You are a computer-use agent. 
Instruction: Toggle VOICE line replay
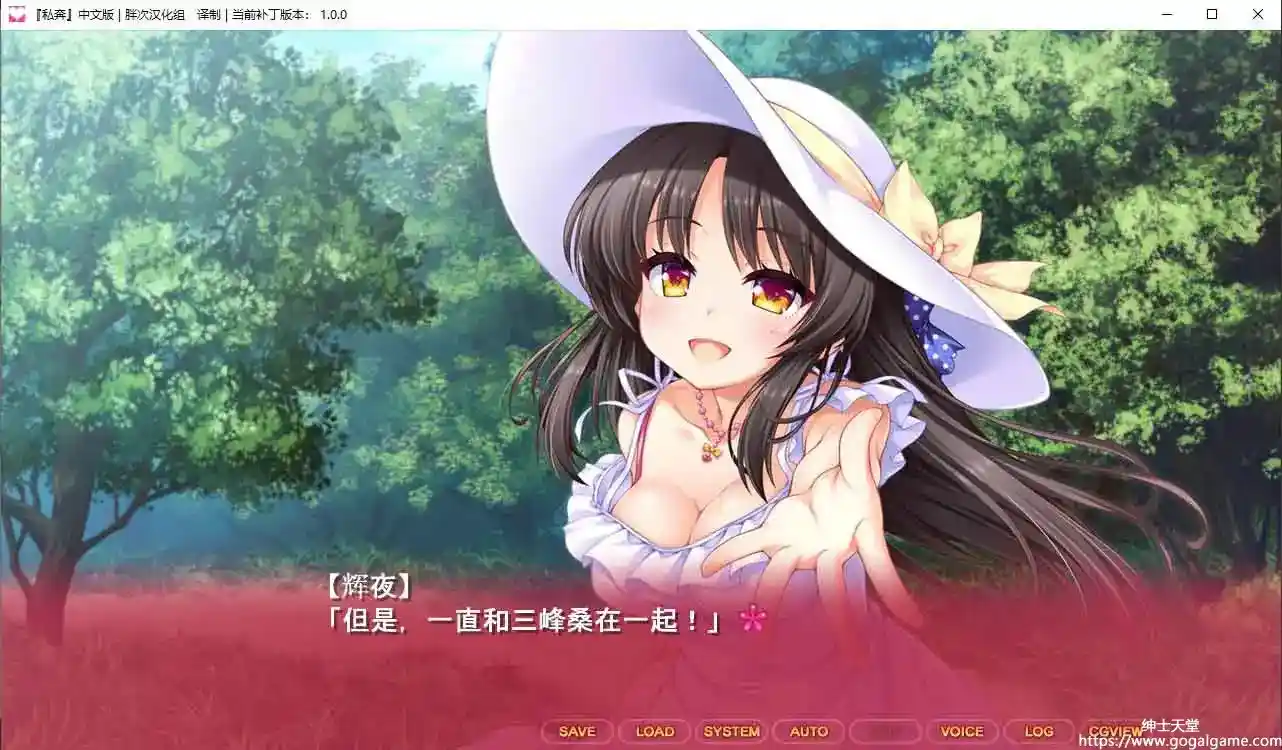pos(962,731)
